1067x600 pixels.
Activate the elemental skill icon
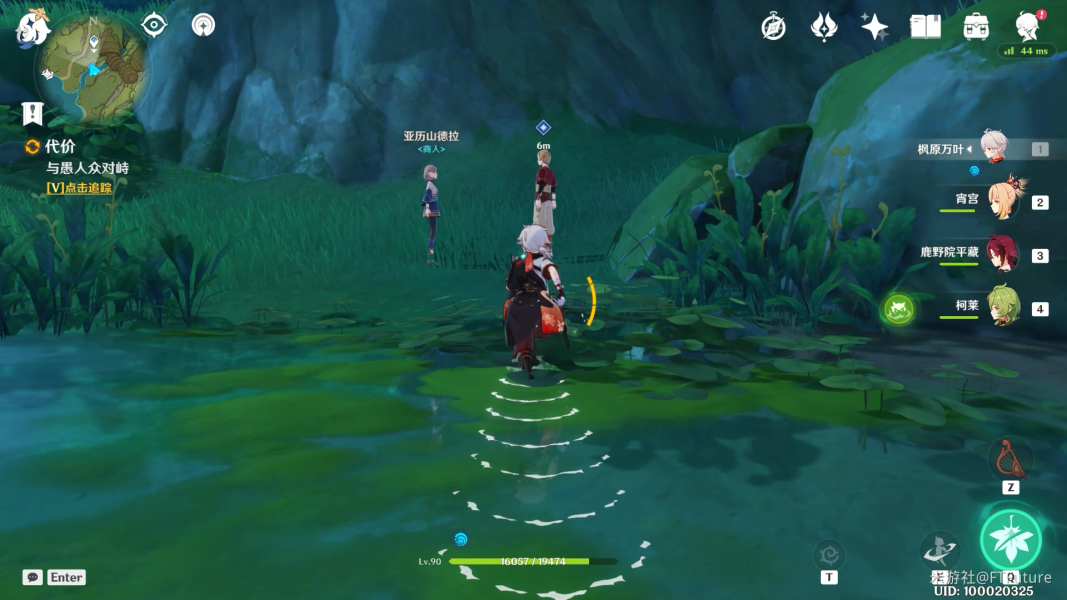click(940, 549)
